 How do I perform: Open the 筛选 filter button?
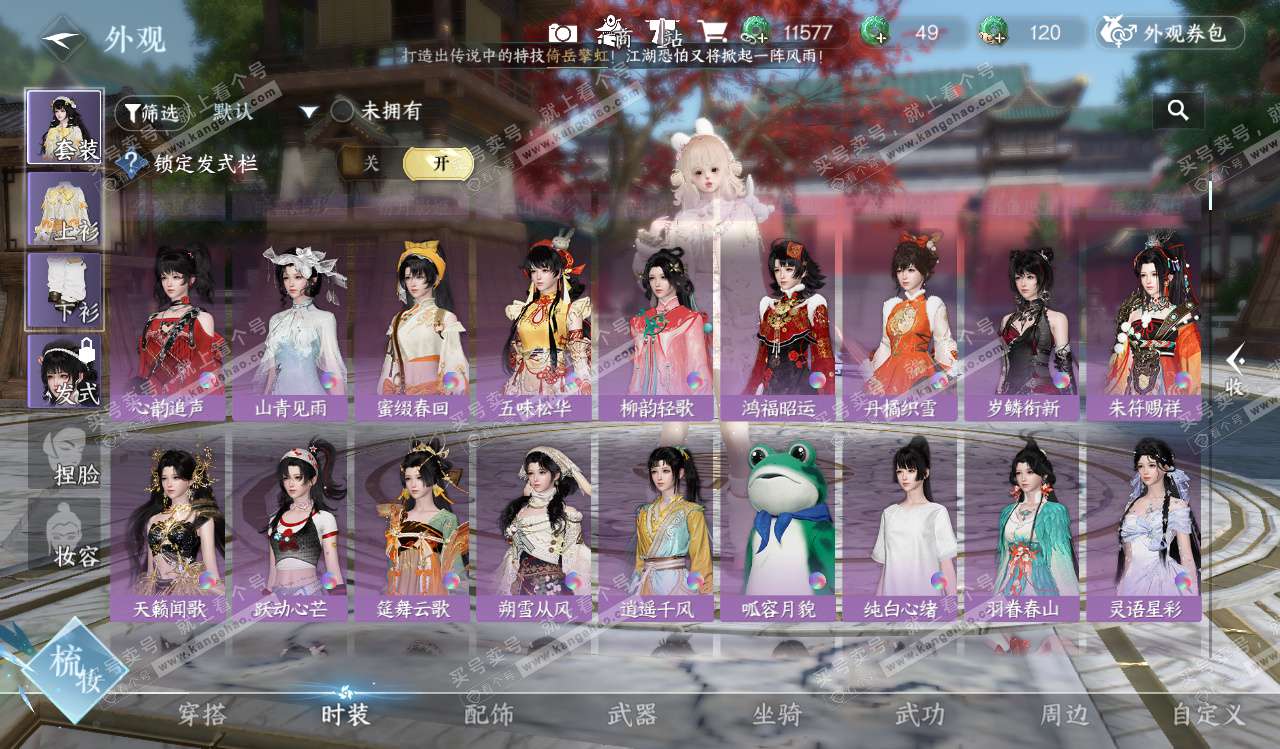click(152, 113)
